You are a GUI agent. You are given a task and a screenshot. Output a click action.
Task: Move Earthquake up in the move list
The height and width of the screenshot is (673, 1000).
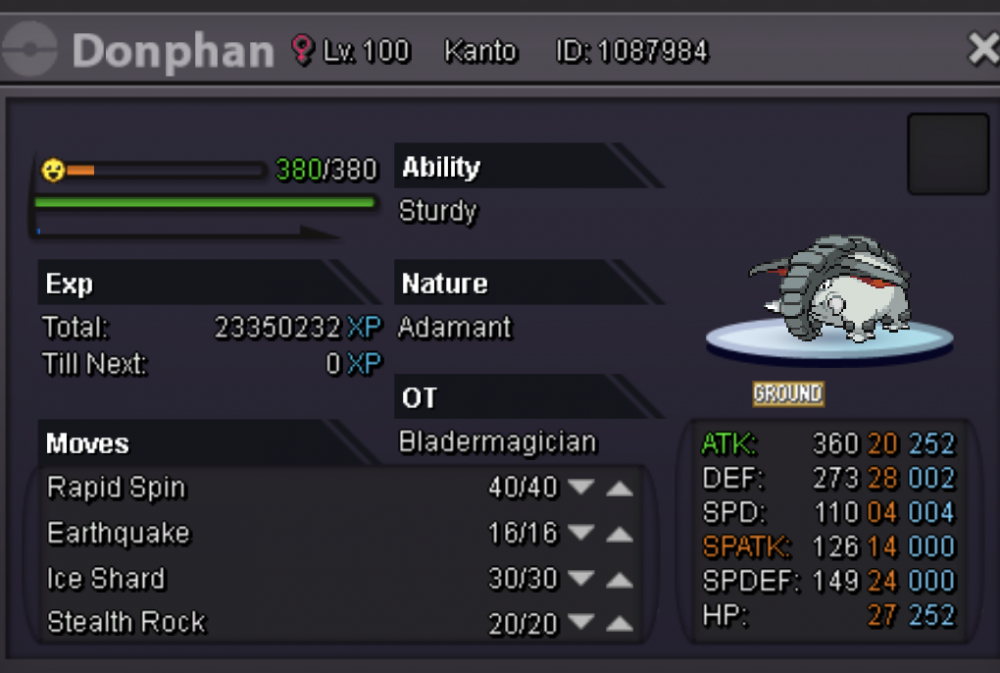620,534
